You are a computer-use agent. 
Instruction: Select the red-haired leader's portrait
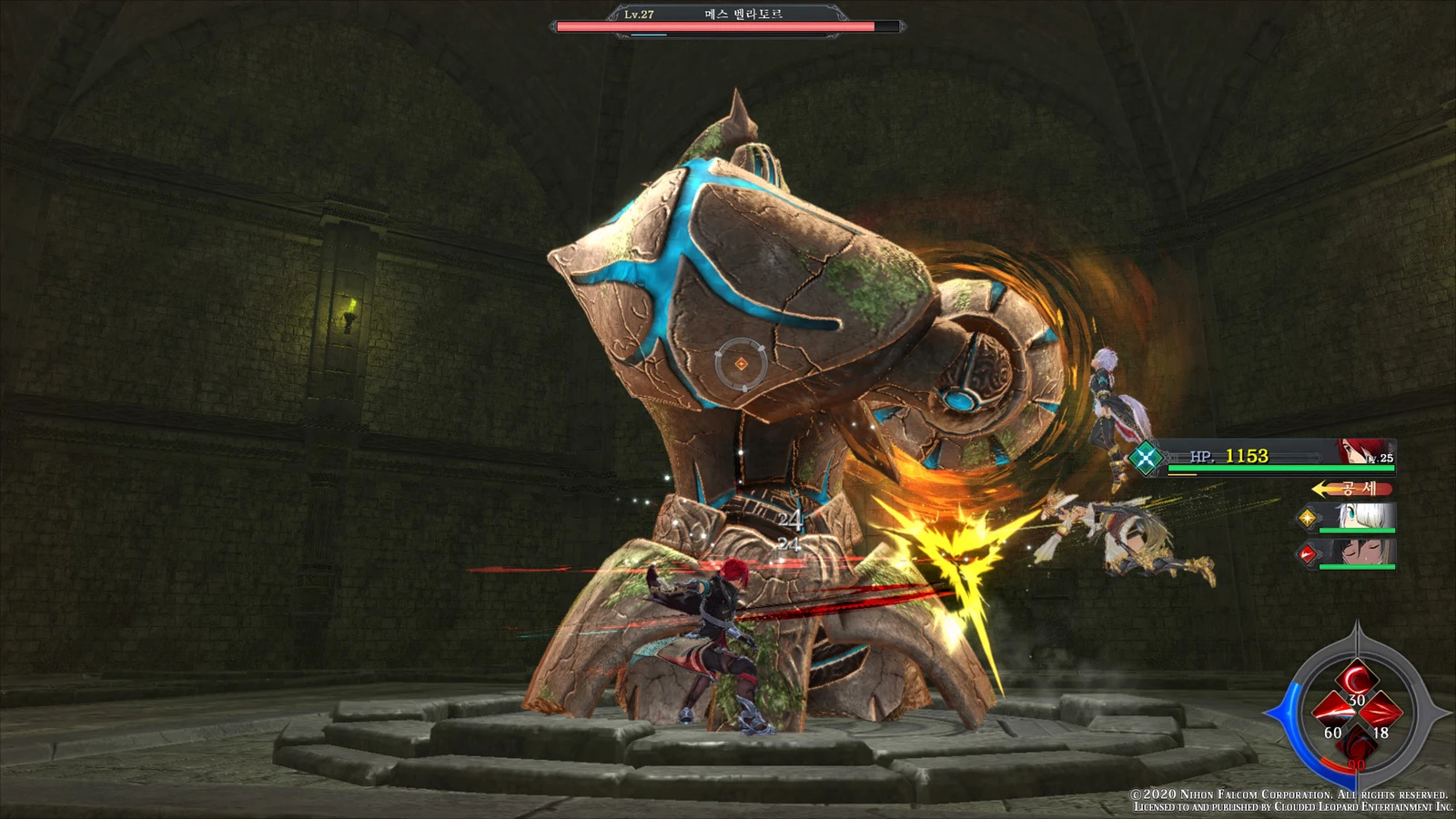(1363, 451)
